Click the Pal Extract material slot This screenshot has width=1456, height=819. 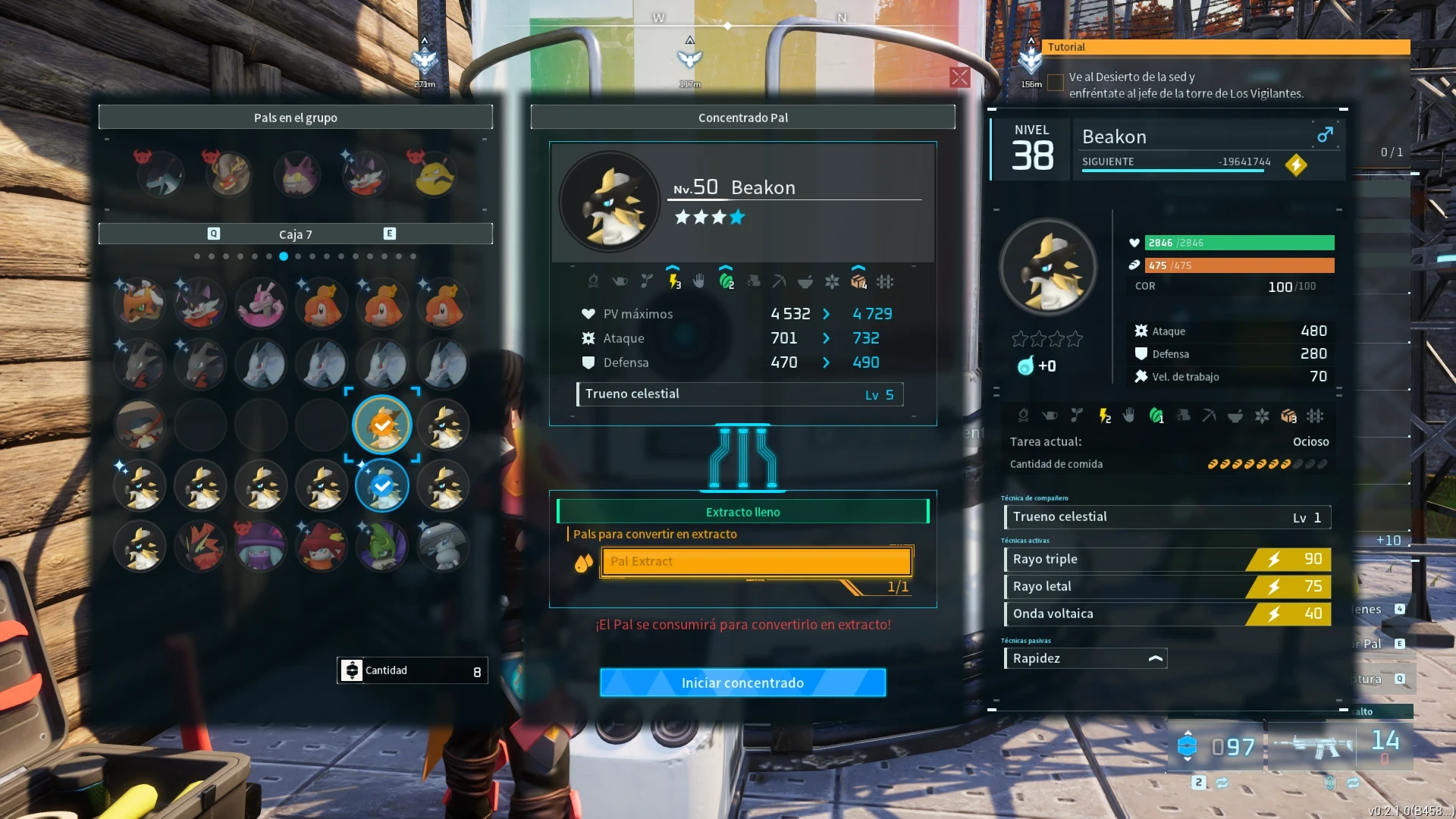point(756,562)
